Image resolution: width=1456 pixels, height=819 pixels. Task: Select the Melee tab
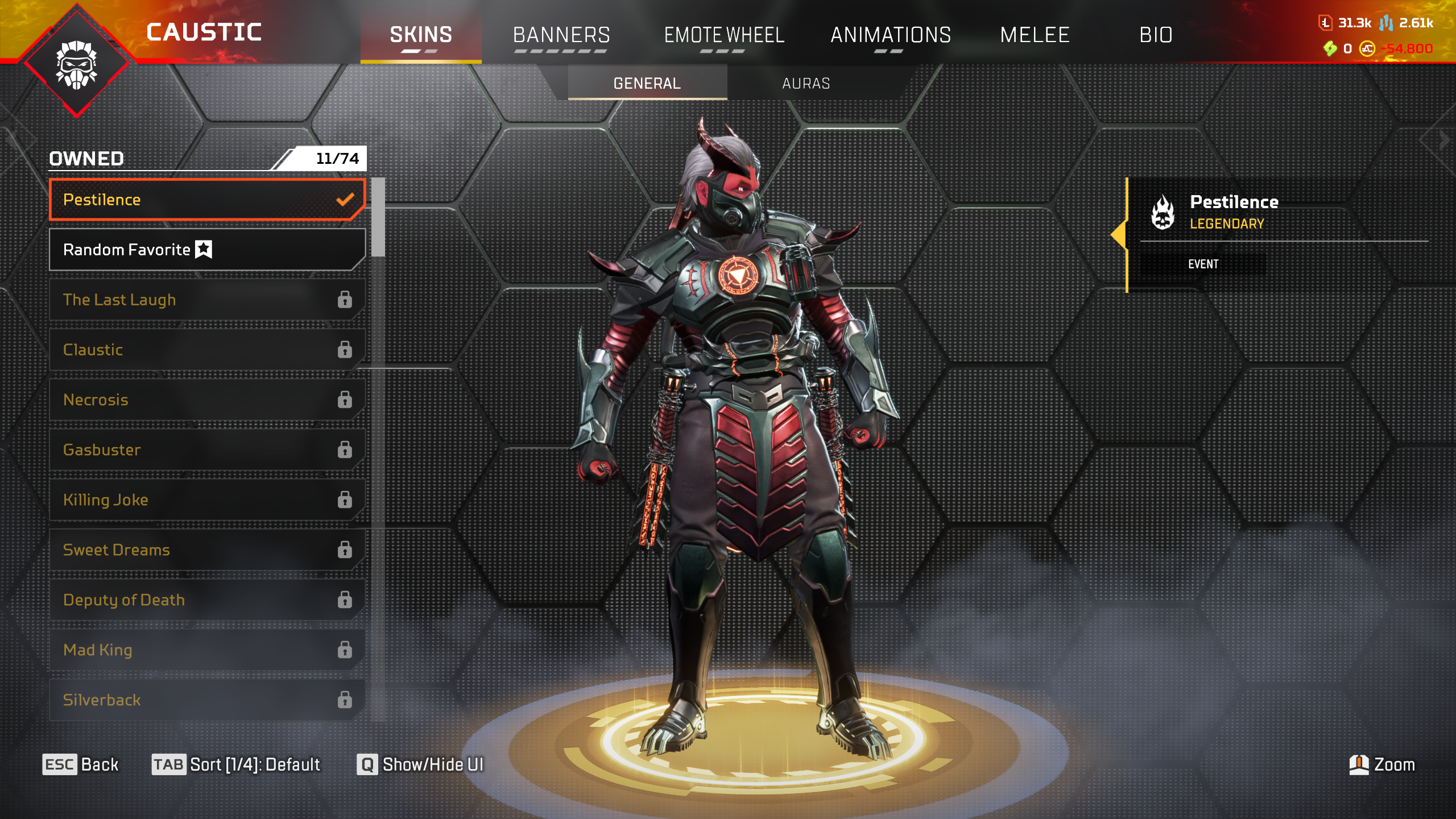[x=1035, y=35]
